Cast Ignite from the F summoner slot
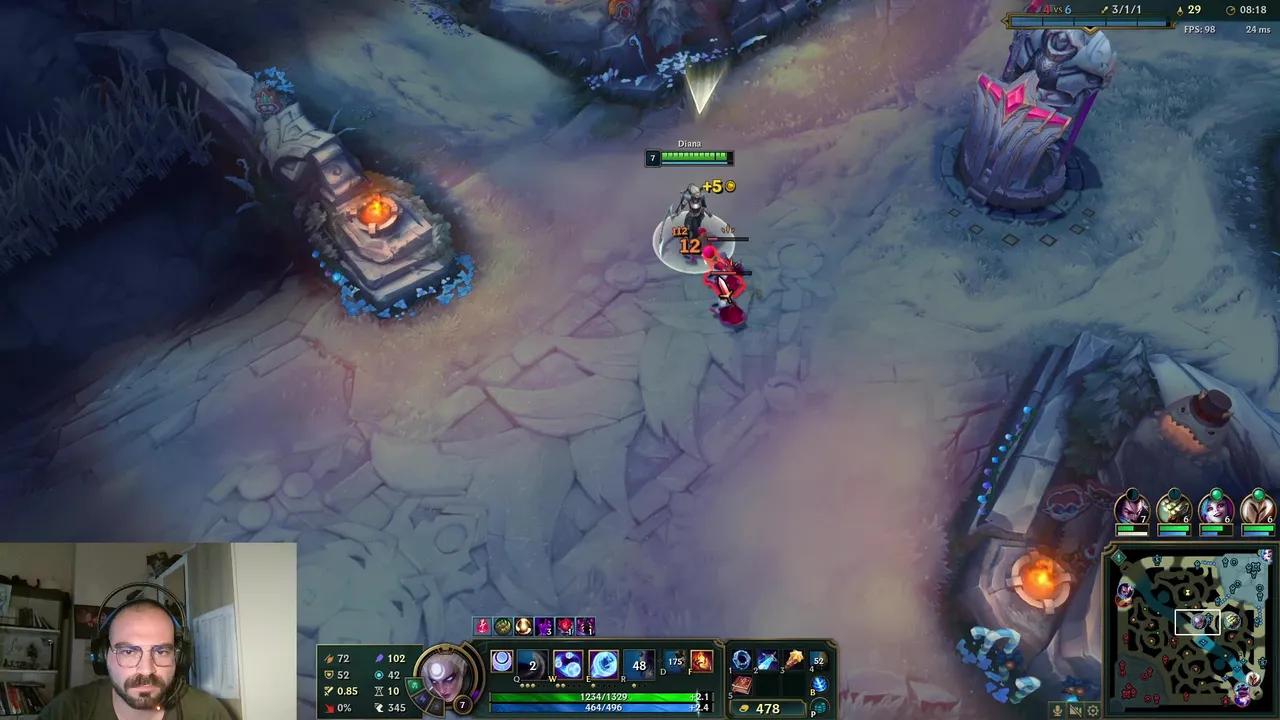 700,661
